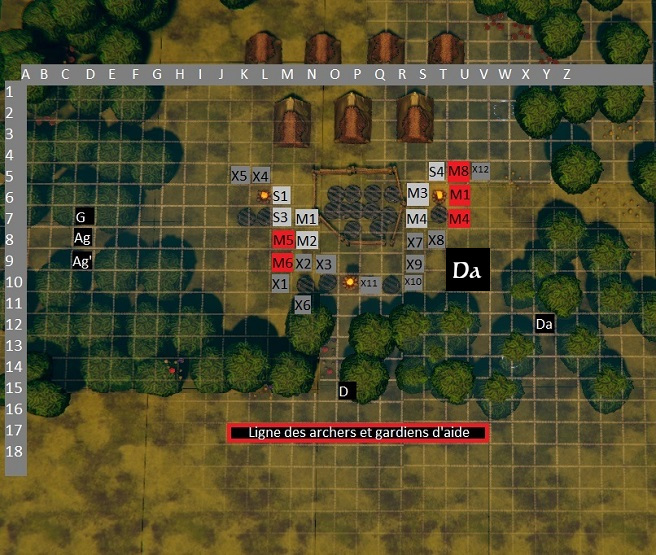656x555 pixels.
Task: Click the Ag' marker
Action: (x=83, y=261)
